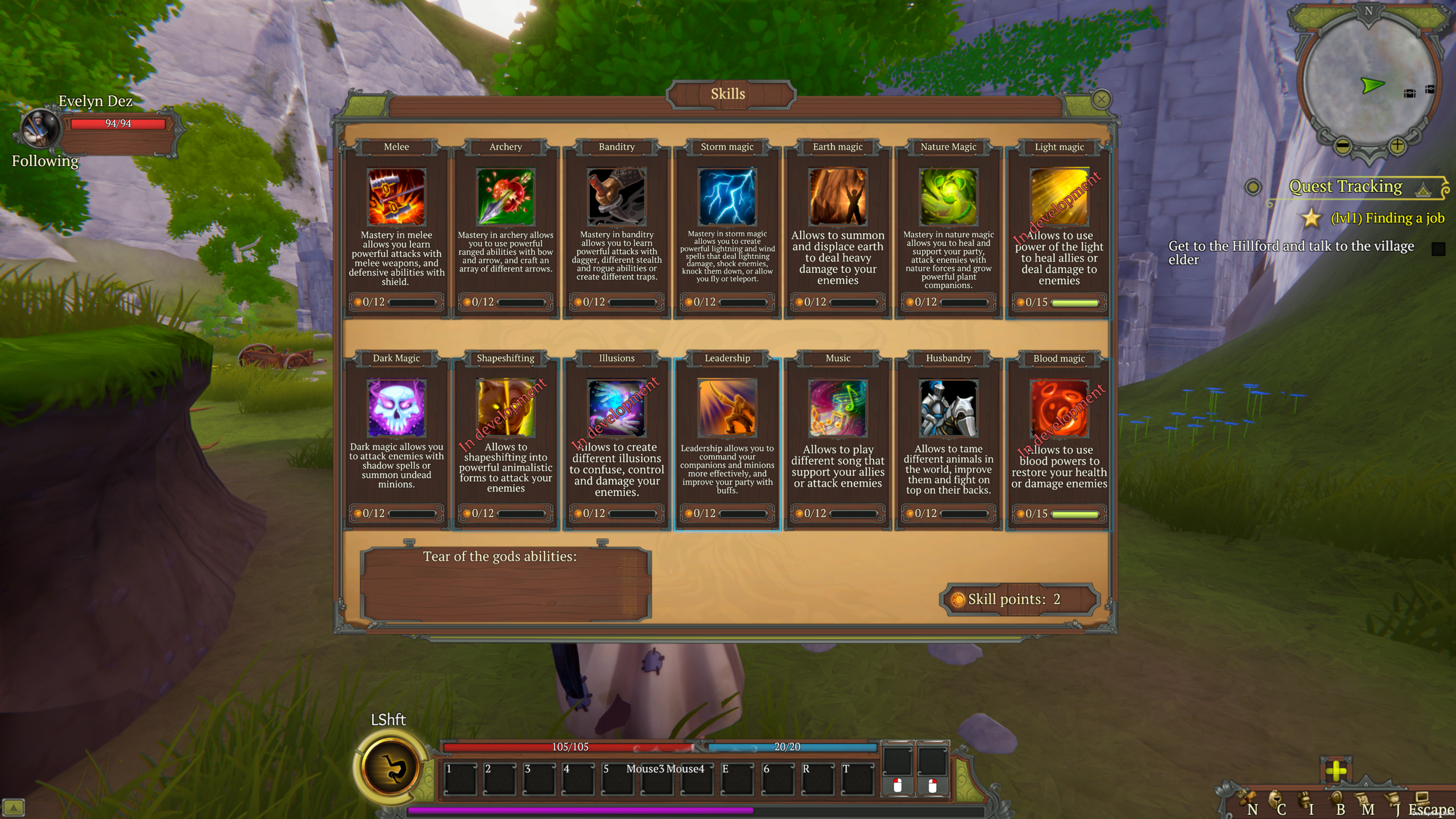Zoom out the minimap with minus button
Image resolution: width=1456 pixels, height=819 pixels.
[1342, 146]
